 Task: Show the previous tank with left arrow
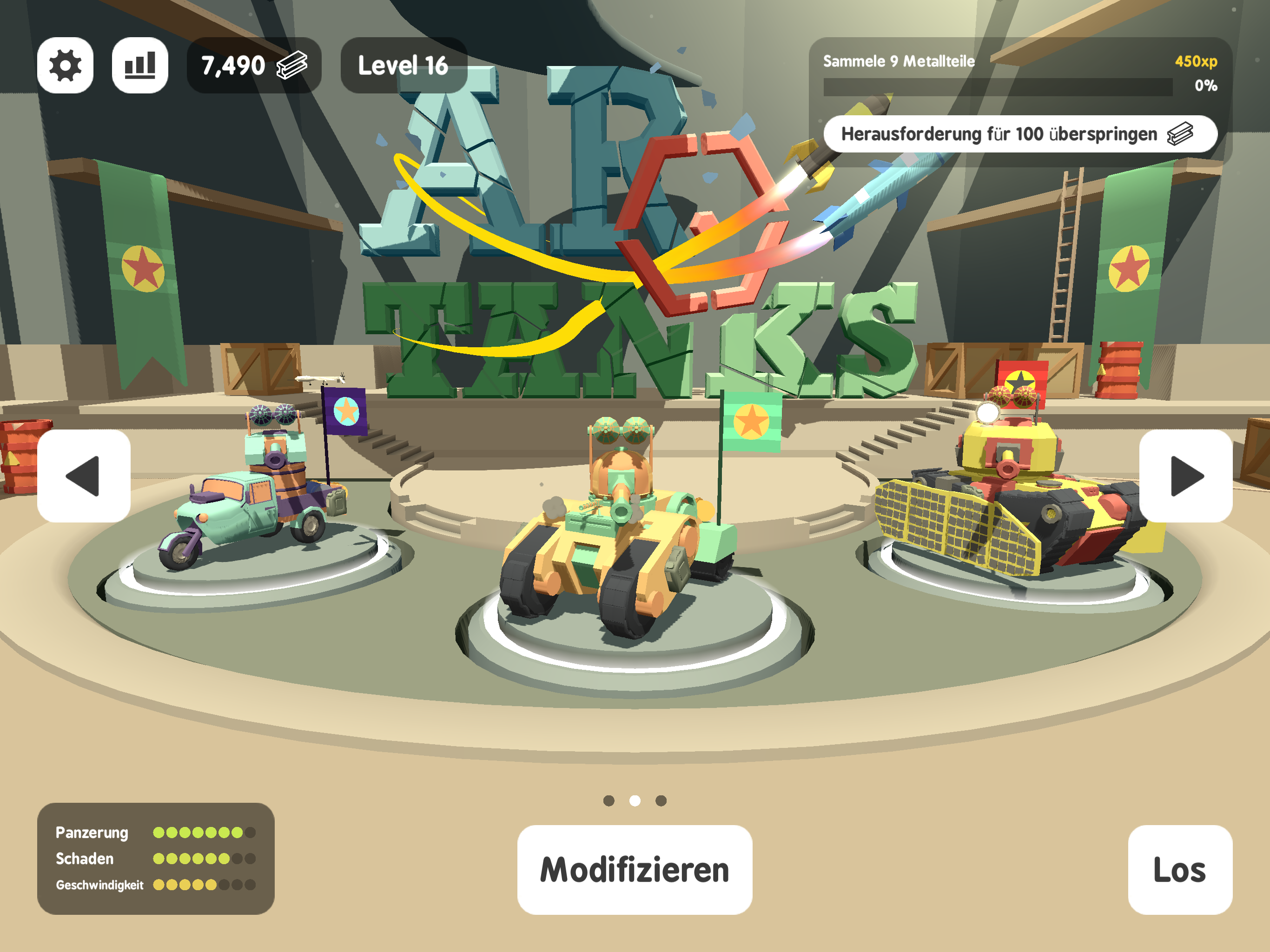point(84,476)
